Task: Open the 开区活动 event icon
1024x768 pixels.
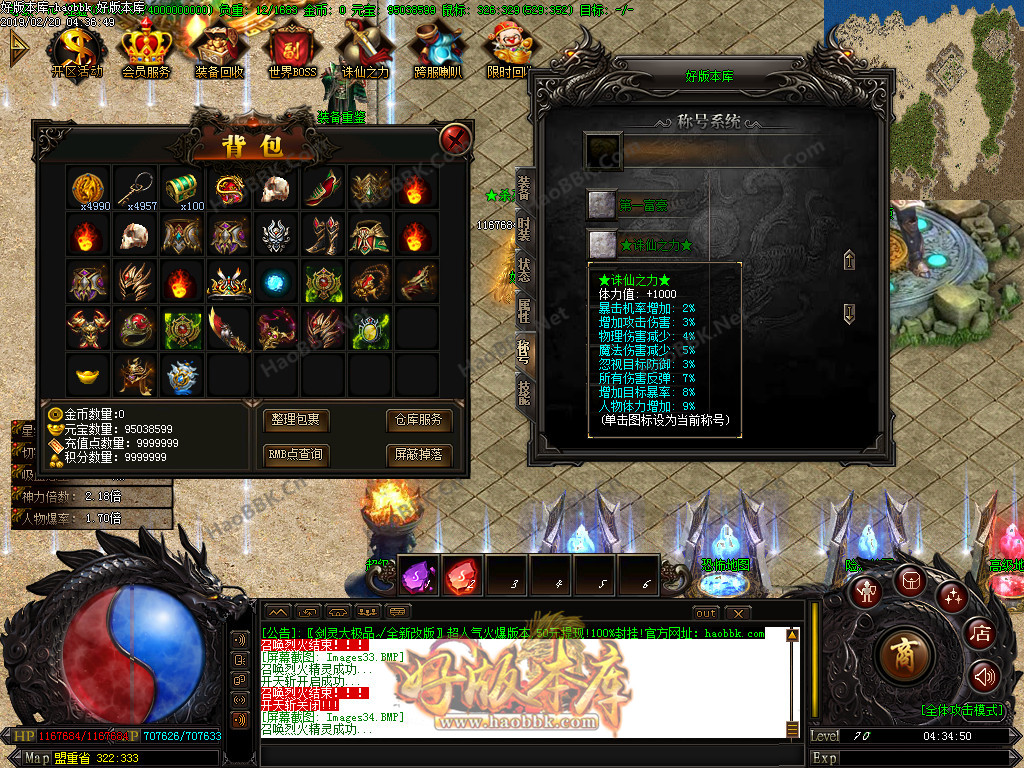Action: [x=77, y=52]
